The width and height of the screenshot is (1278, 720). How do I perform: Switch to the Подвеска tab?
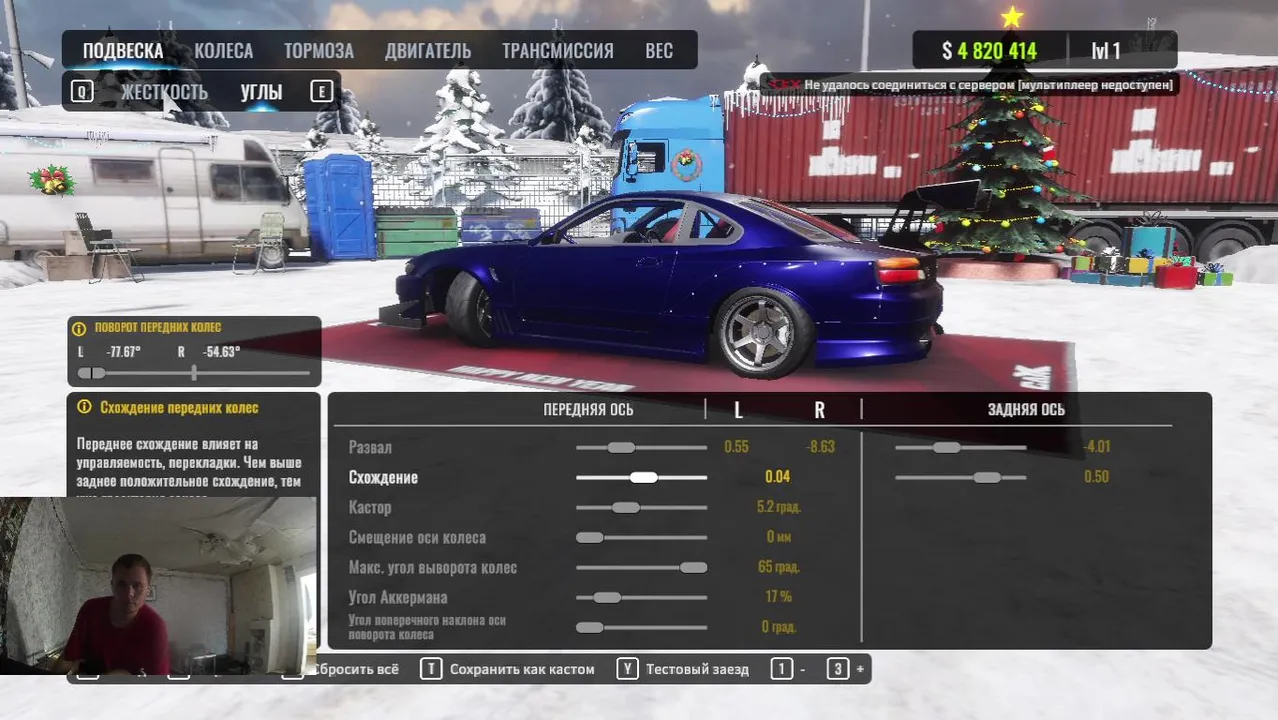(x=123, y=51)
